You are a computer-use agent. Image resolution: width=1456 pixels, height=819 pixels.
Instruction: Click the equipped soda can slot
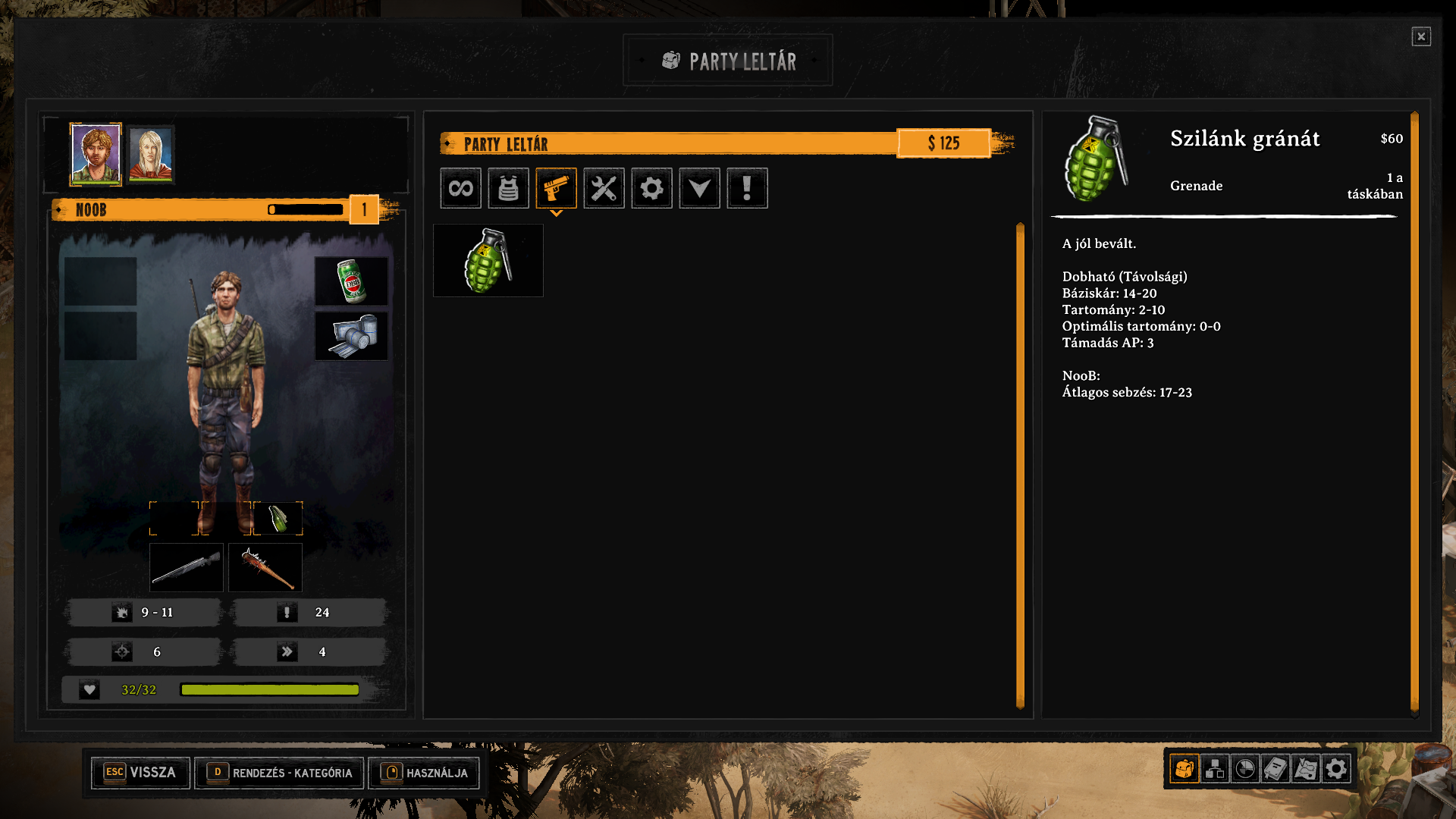[351, 281]
